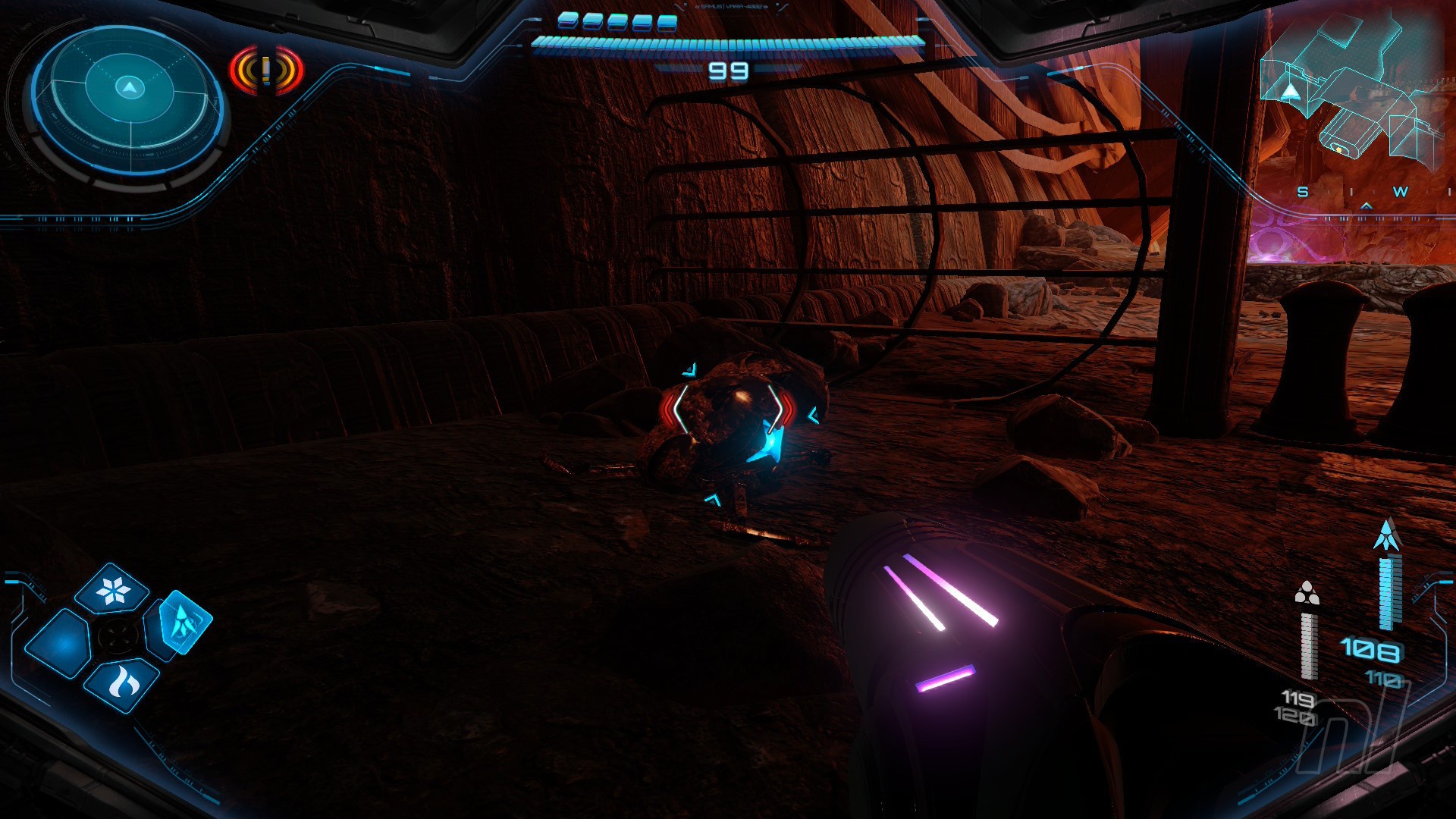Select the snowflake ice shot slot
Screen dimensions: 1456x819
pyautogui.click(x=112, y=589)
